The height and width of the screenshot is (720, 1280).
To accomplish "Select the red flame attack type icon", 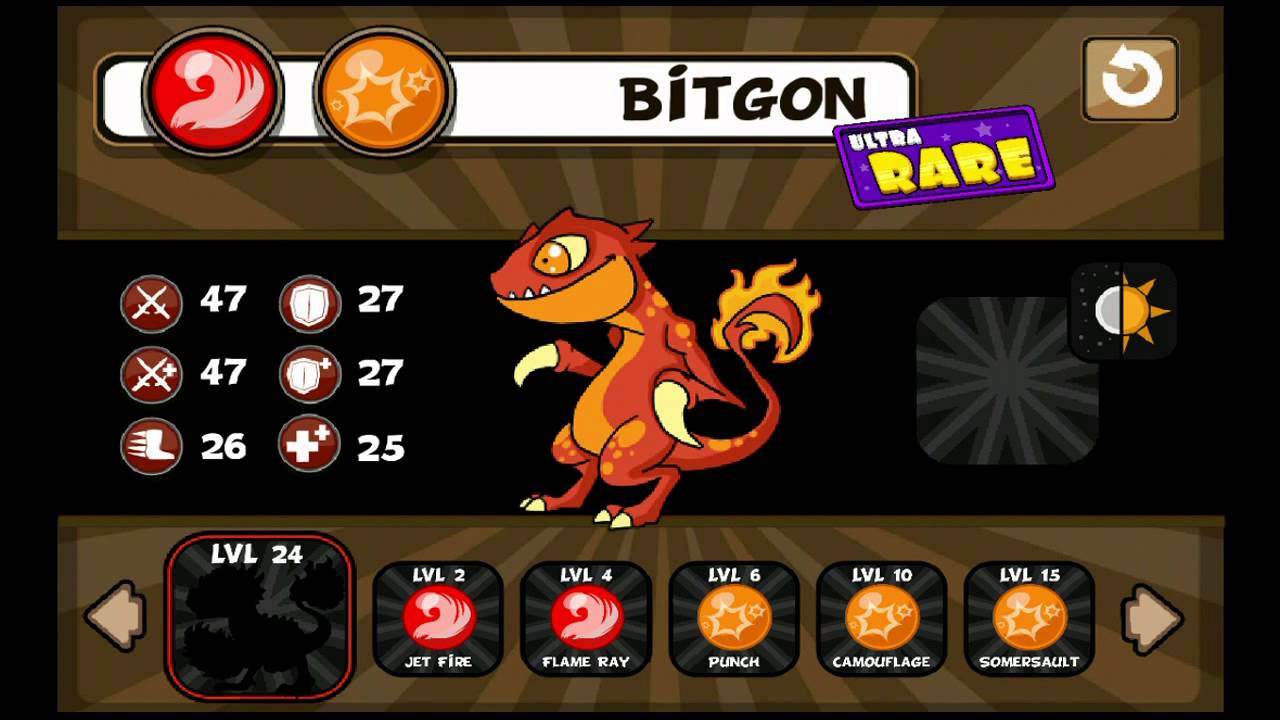I will coord(212,93).
